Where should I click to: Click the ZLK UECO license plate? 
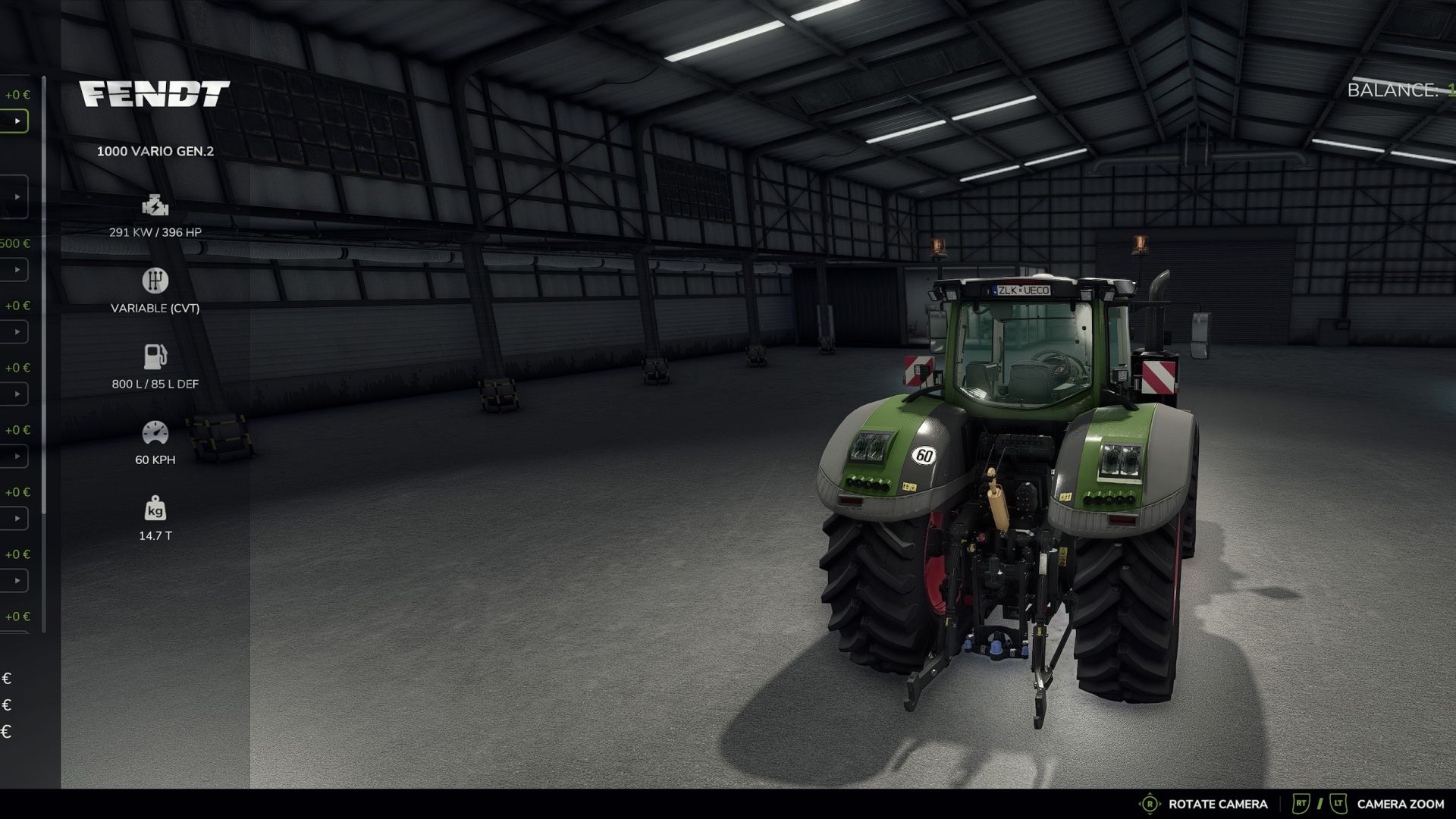(x=1025, y=290)
